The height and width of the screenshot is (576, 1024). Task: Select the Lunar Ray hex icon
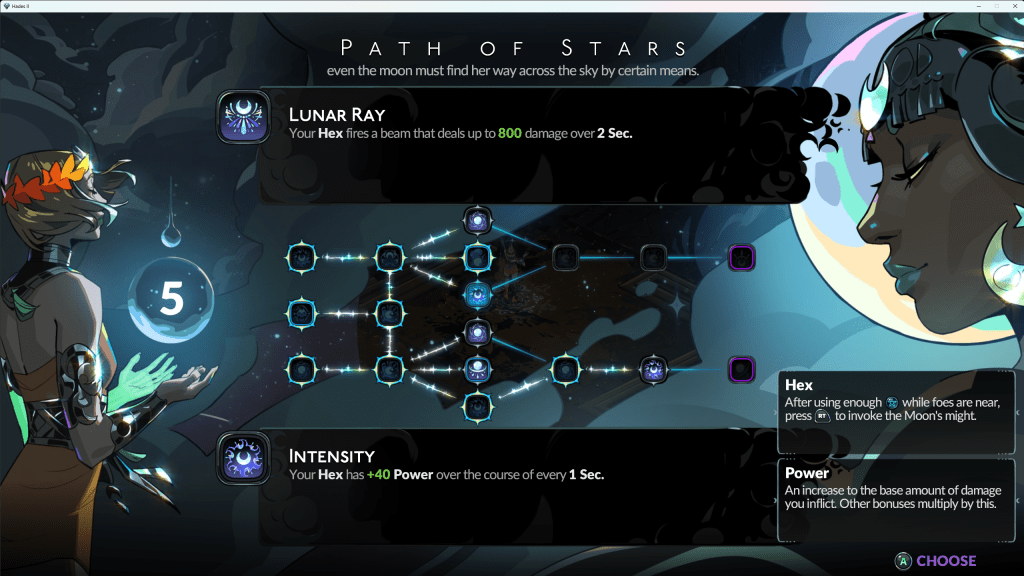point(243,118)
